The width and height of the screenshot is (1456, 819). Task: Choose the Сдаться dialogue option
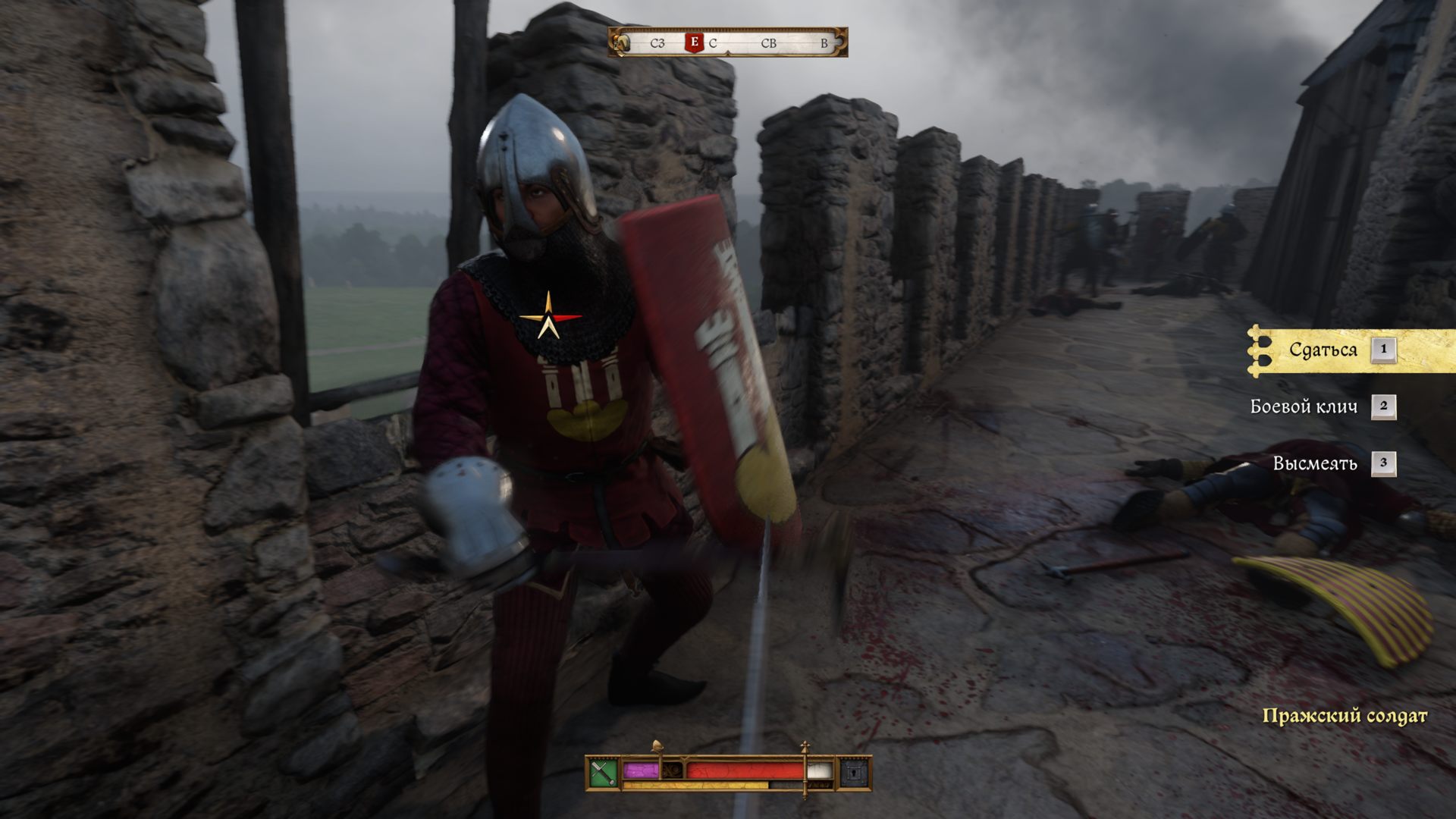1323,350
